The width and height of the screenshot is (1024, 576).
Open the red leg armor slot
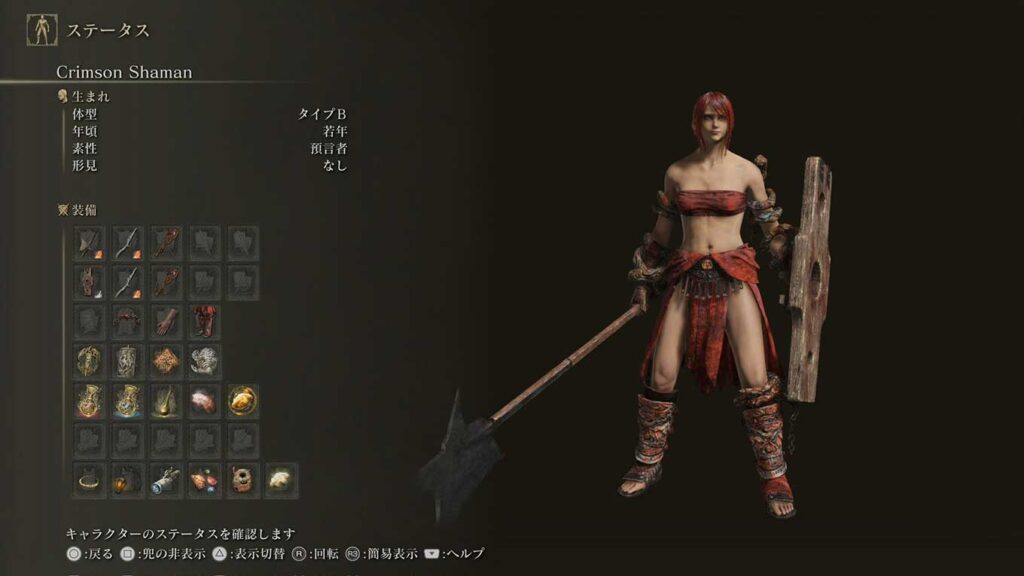[x=204, y=322]
